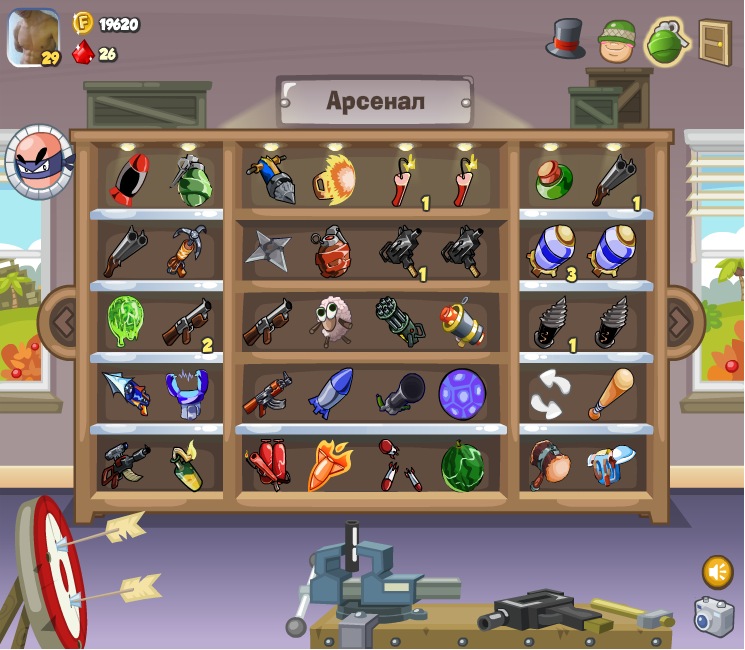Viewport: 745px width, 650px height.
Task: Toggle the sound speaker button
Action: pos(717,572)
